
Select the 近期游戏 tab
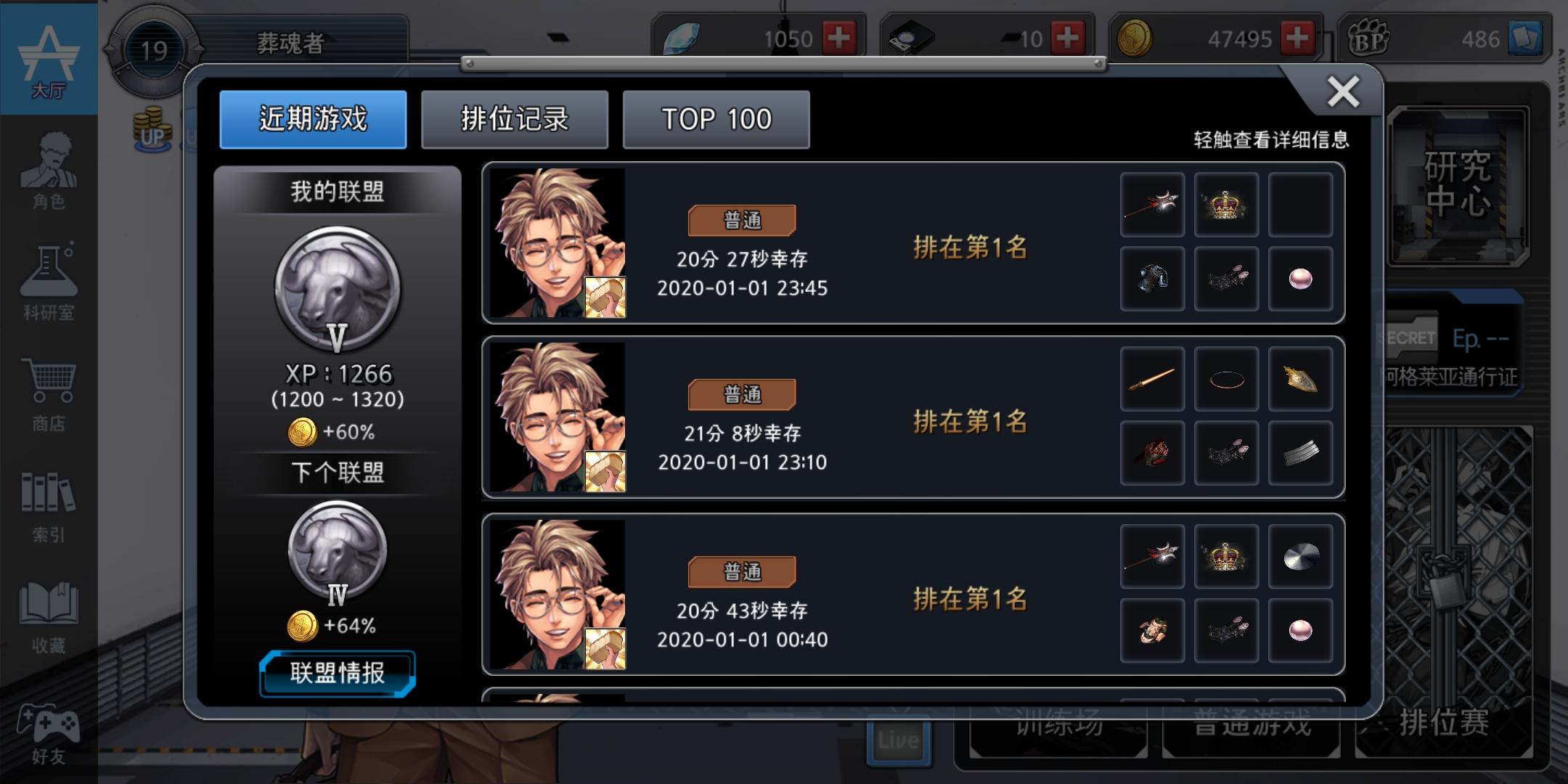pyautogui.click(x=314, y=119)
